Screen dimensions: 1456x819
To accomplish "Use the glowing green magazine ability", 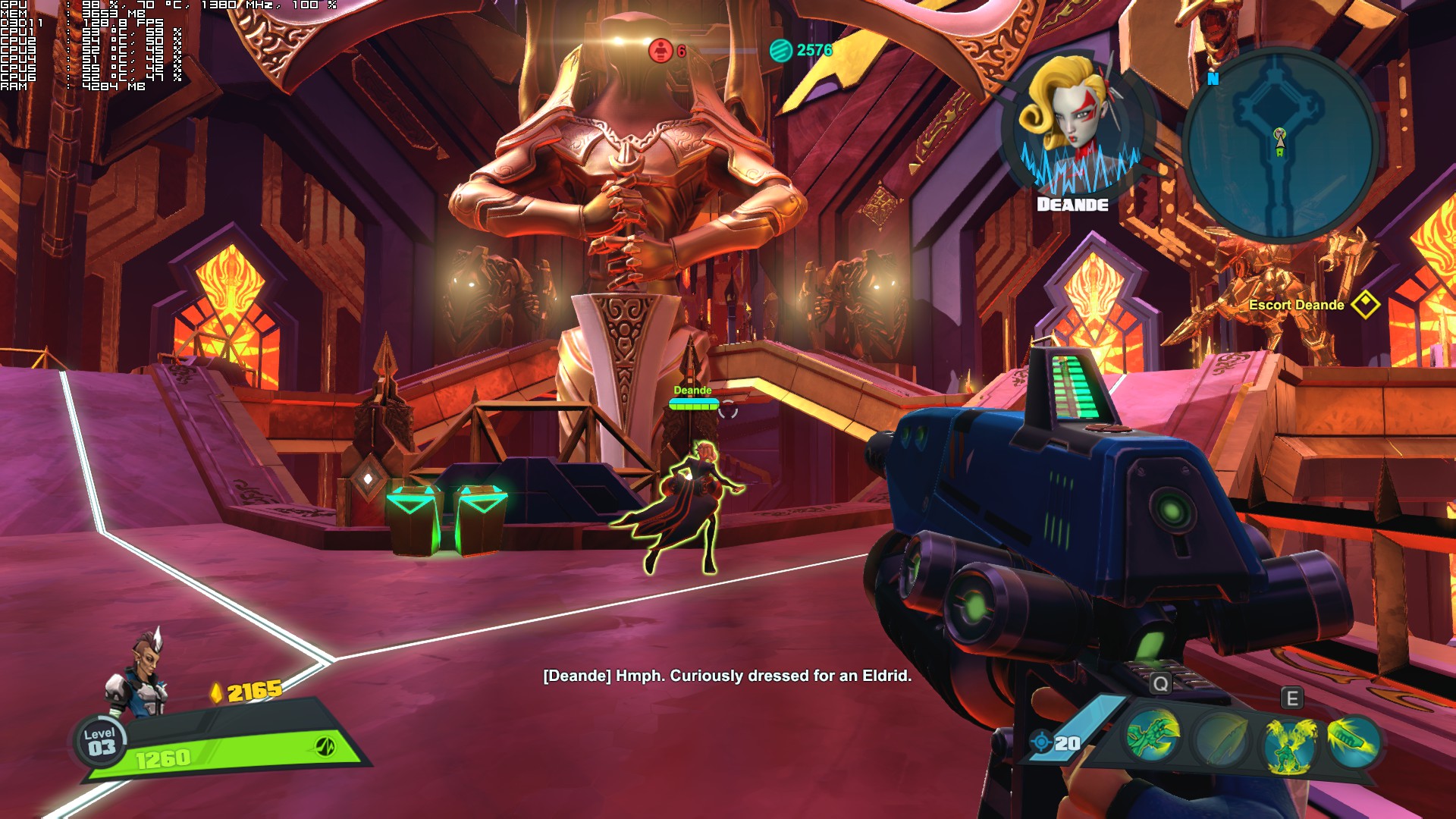I will 1353,738.
